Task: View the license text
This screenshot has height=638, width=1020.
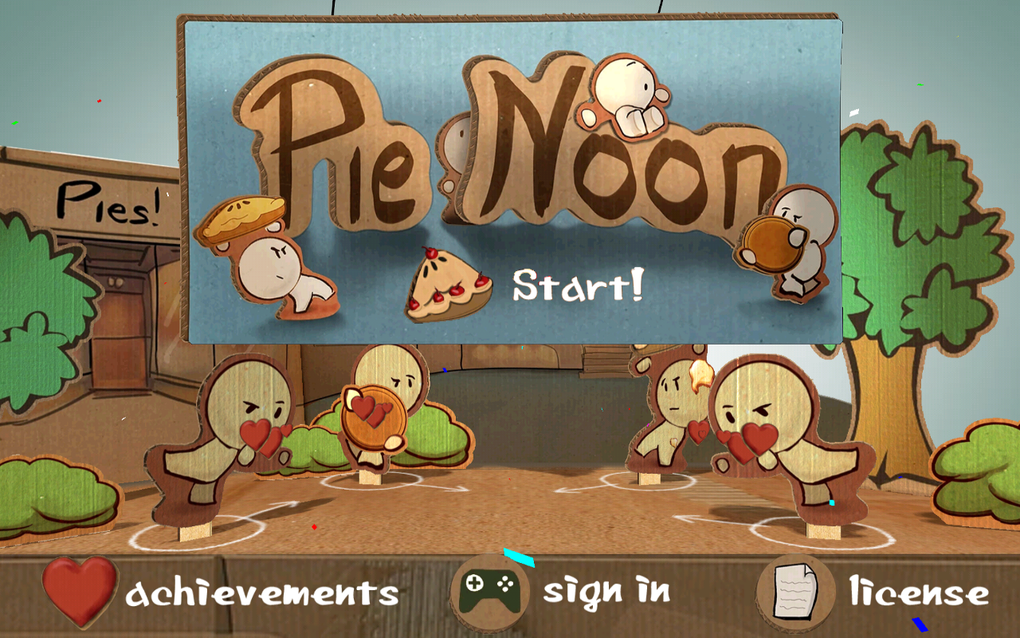Action: (x=918, y=592)
